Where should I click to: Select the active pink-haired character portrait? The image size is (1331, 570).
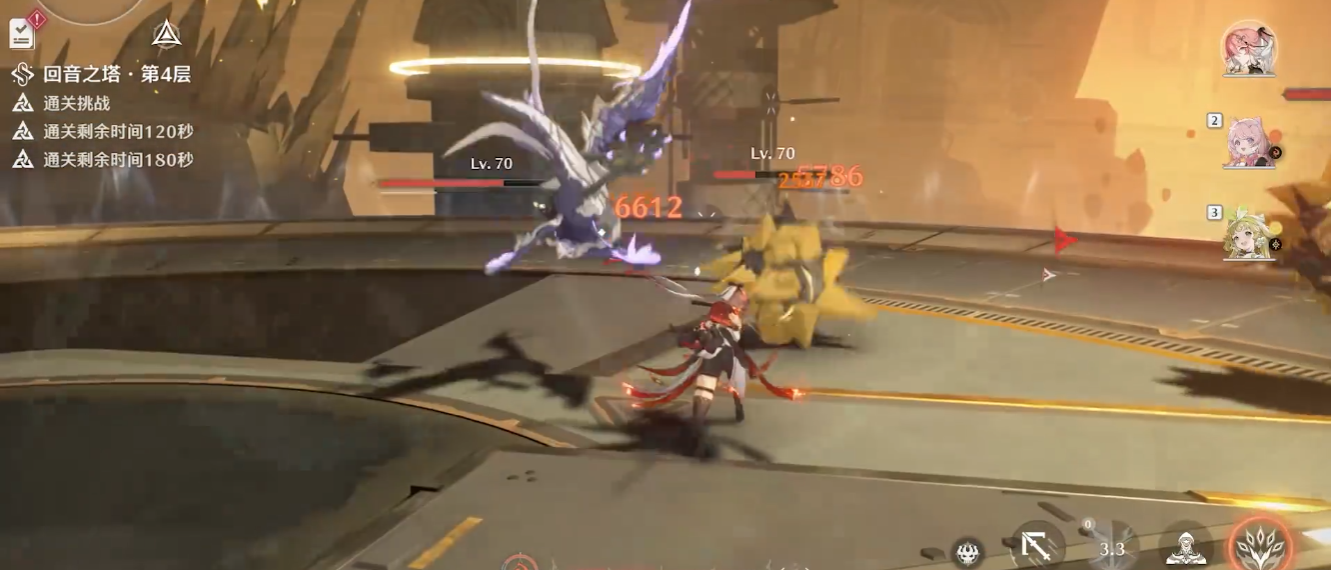pyautogui.click(x=1248, y=48)
